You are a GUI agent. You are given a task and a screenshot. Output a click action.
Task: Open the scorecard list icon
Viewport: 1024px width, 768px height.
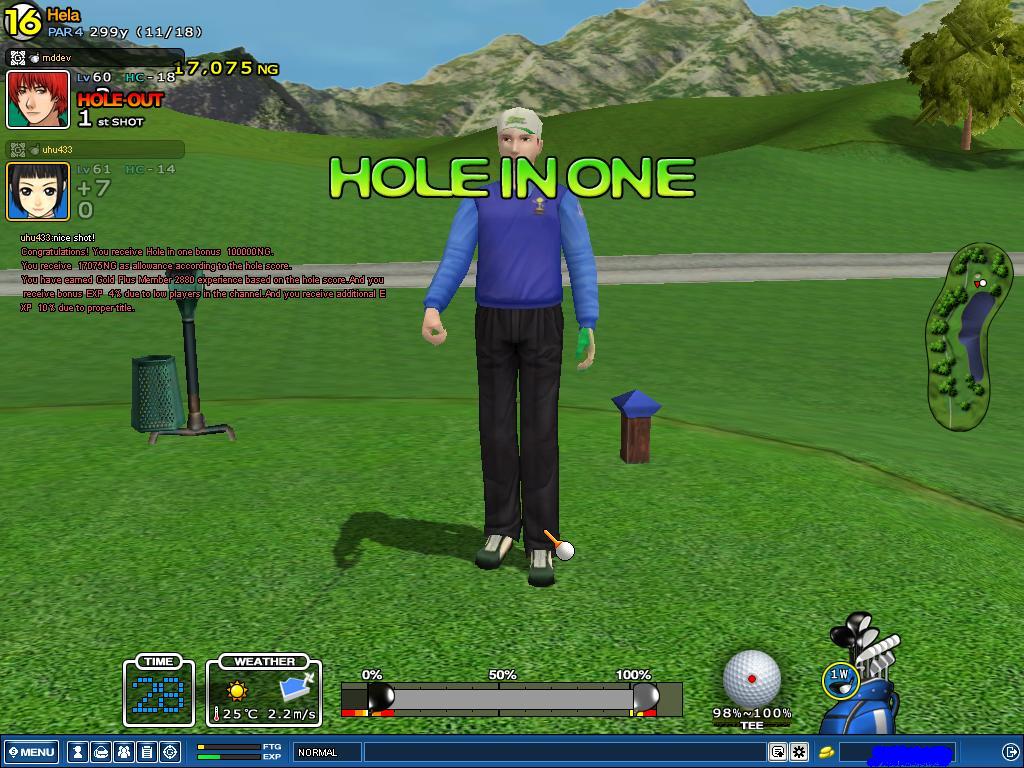pos(147,752)
